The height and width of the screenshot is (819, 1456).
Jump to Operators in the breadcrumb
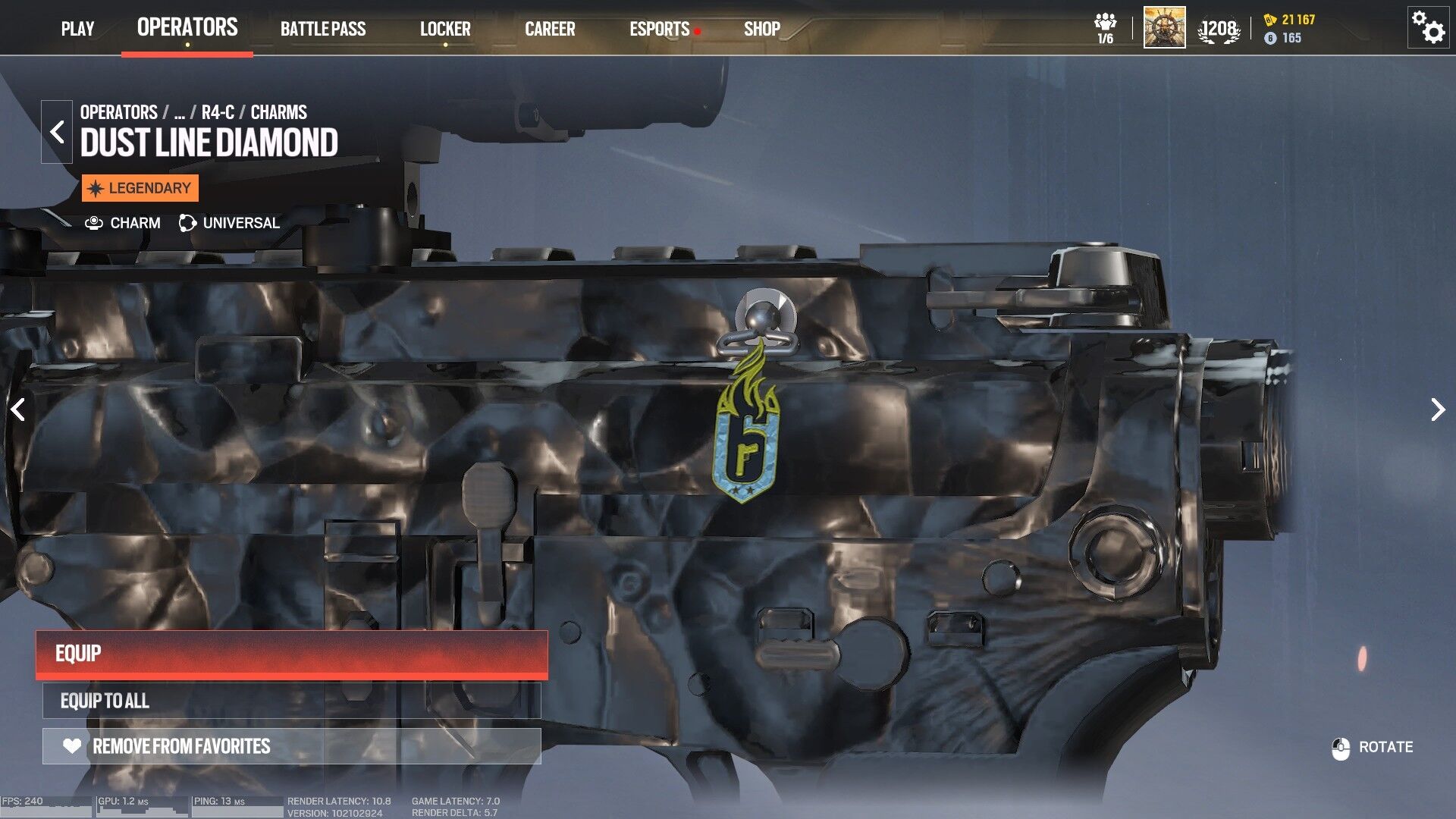pos(118,112)
